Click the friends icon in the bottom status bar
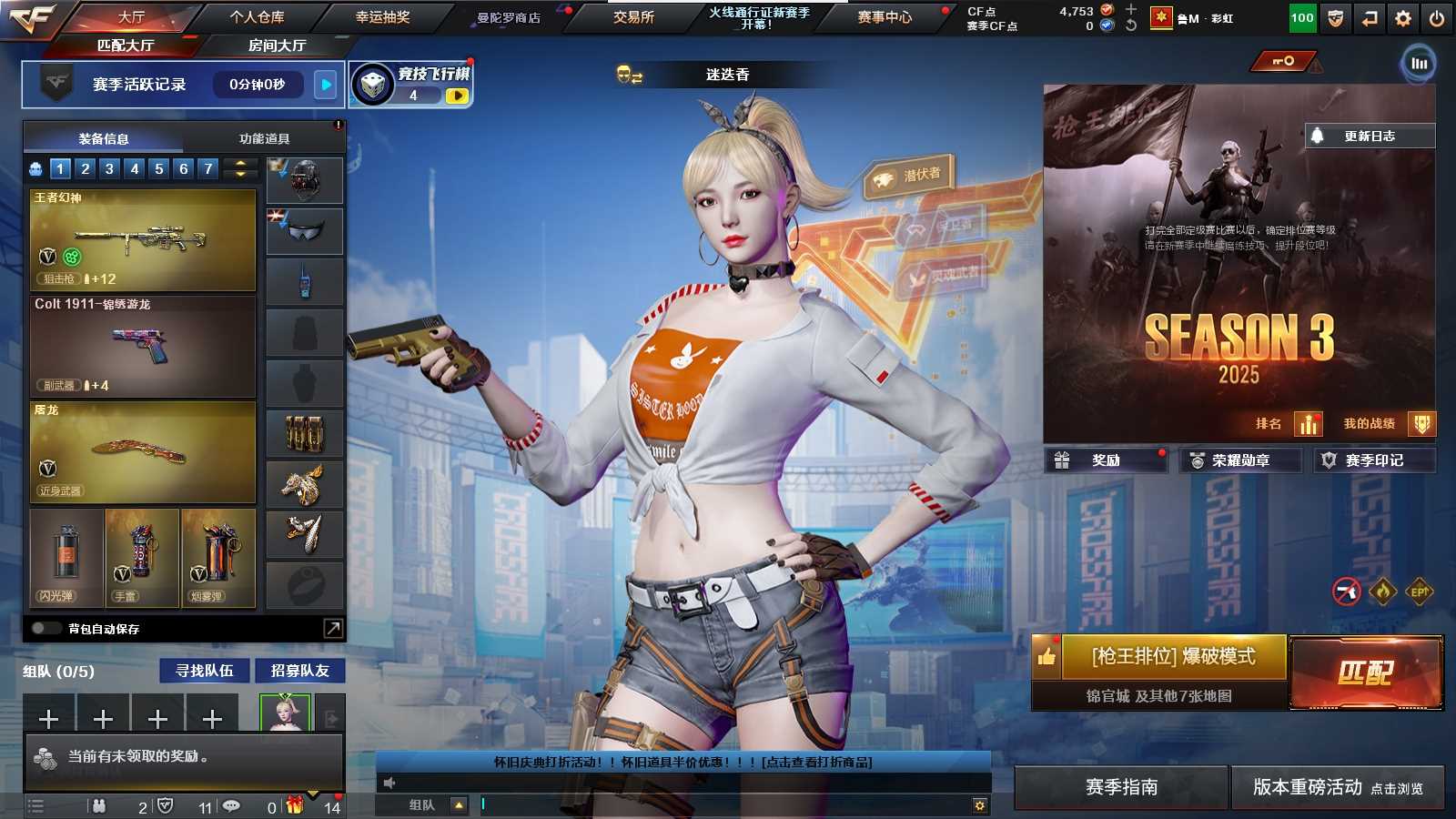Screen dimensions: 1456x819 click(x=98, y=805)
